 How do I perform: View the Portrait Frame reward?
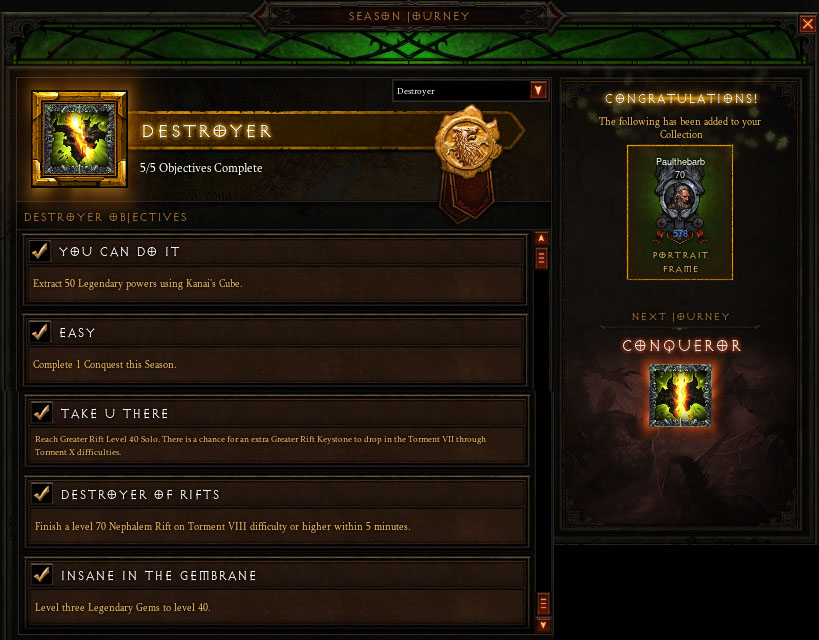click(680, 211)
